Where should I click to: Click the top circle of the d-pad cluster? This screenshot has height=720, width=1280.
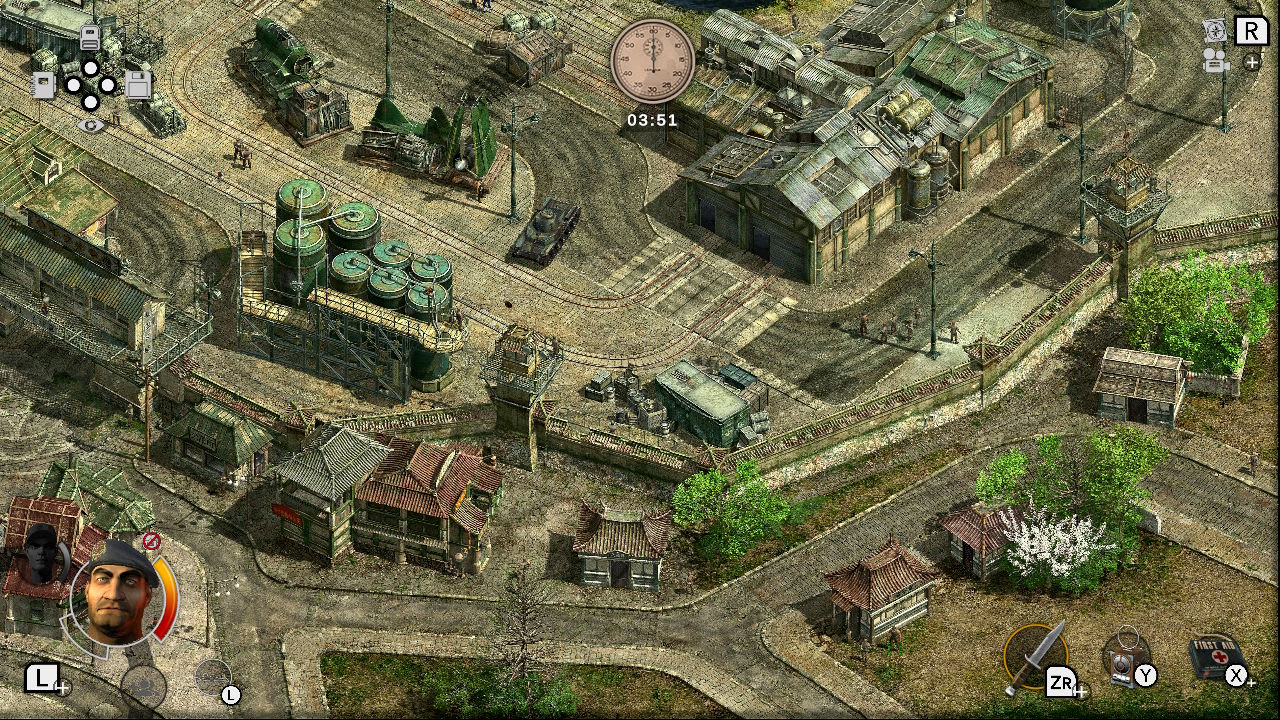[x=90, y=68]
